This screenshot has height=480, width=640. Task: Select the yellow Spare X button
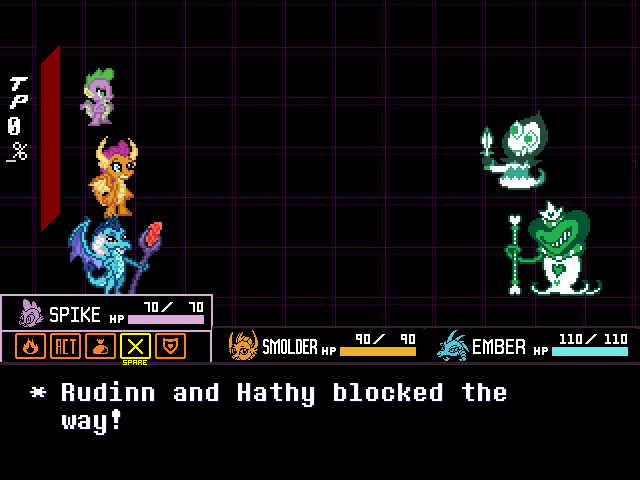click(x=135, y=346)
